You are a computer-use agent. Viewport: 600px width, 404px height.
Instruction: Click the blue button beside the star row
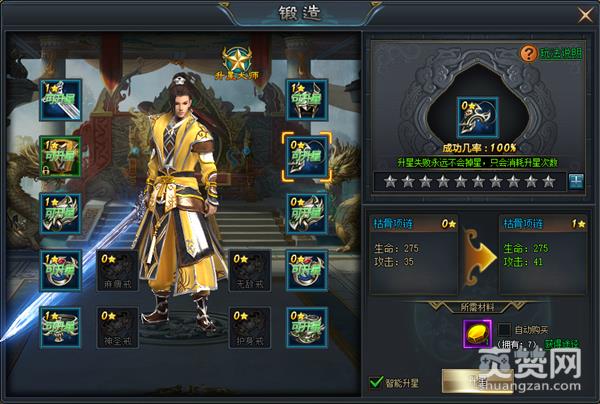click(x=575, y=181)
